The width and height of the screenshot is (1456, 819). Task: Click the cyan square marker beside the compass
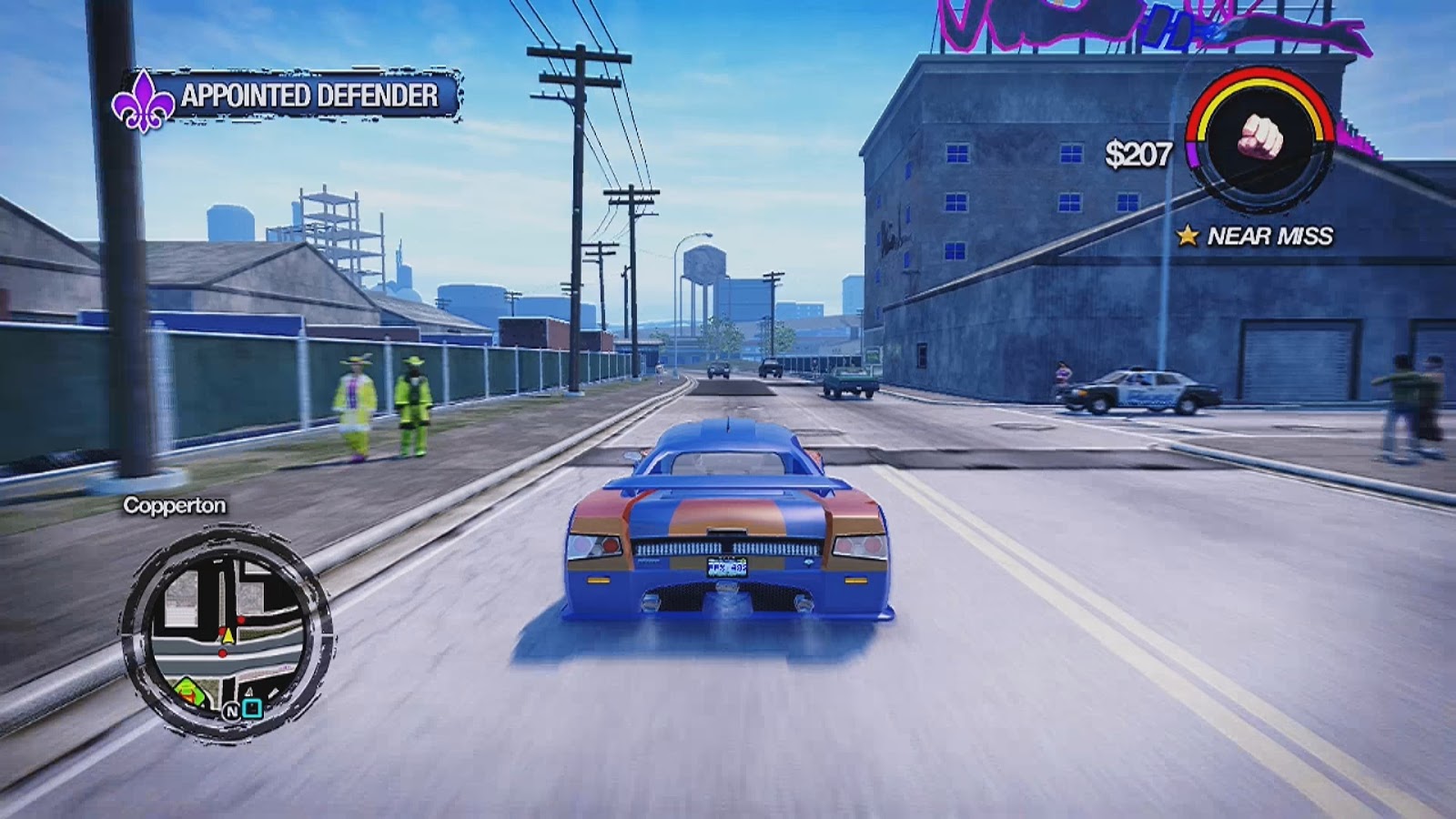coord(252,710)
